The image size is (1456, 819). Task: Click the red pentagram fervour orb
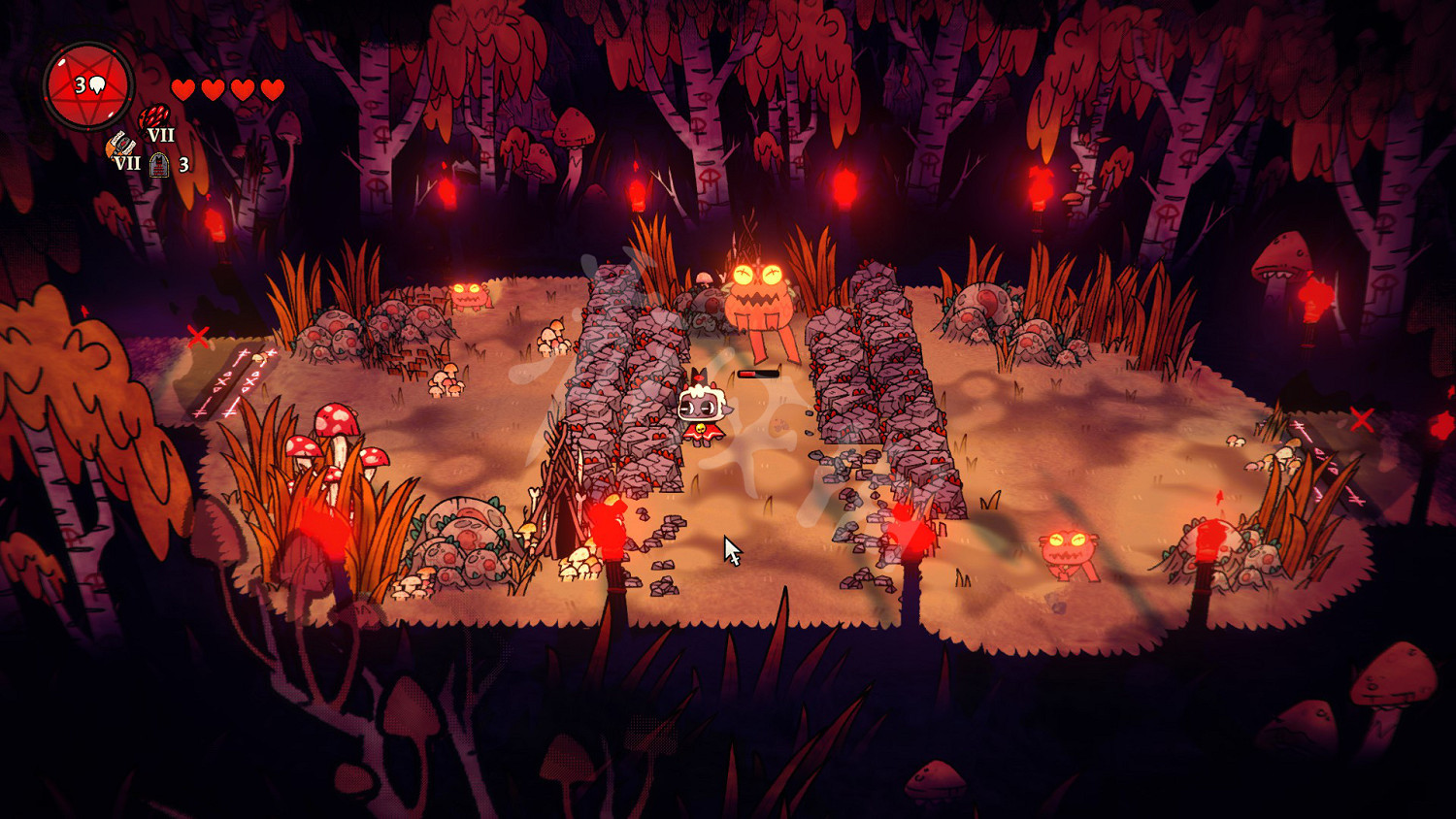(88, 86)
